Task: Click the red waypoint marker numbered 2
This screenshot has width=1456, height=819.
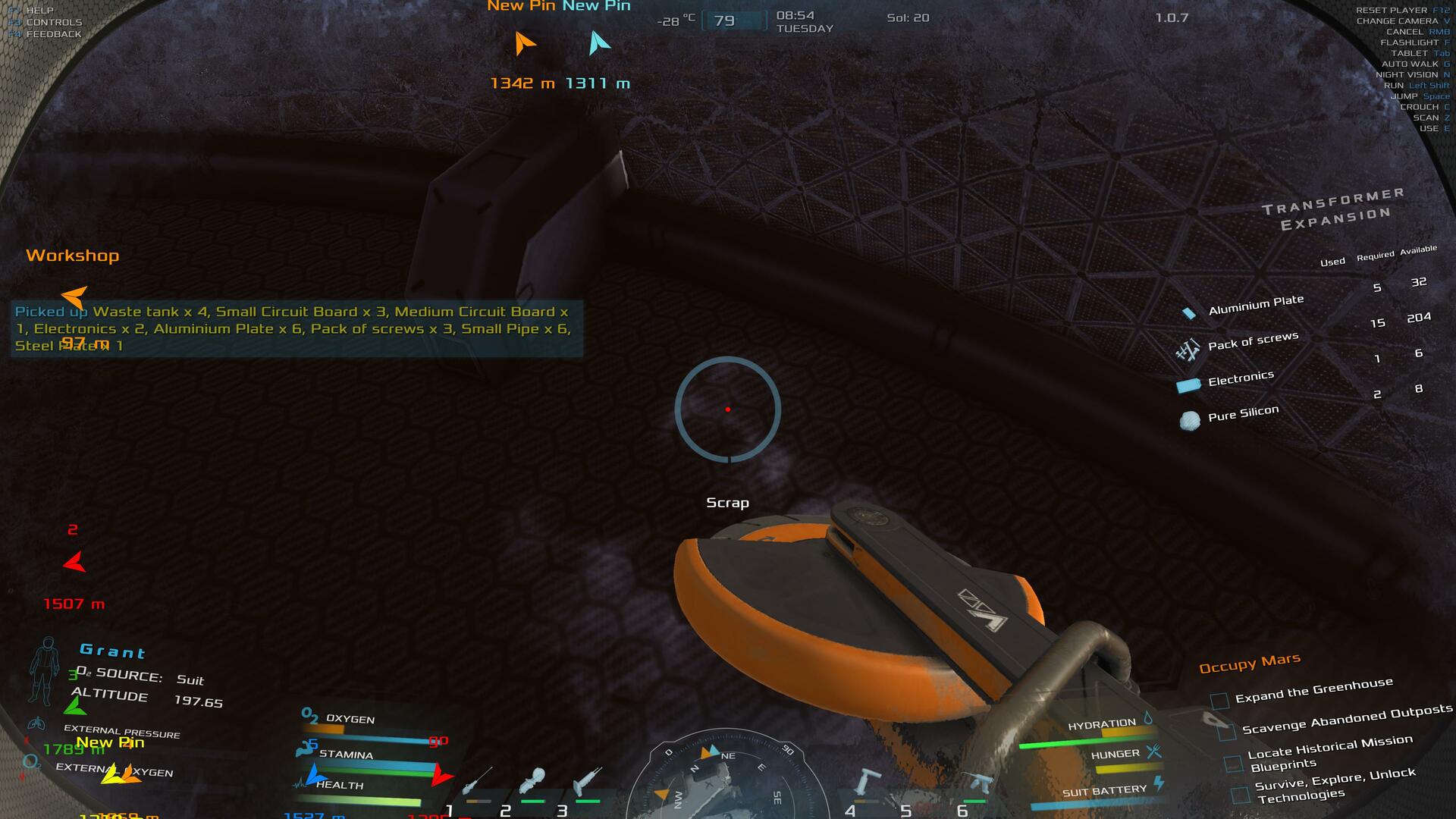Action: pyautogui.click(x=74, y=562)
